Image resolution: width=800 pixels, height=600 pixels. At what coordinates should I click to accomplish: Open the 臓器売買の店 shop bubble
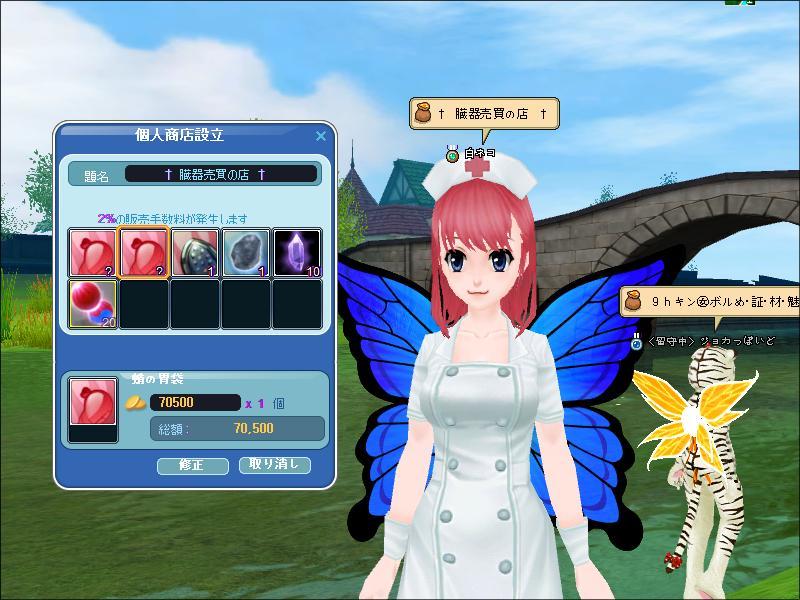point(482,114)
